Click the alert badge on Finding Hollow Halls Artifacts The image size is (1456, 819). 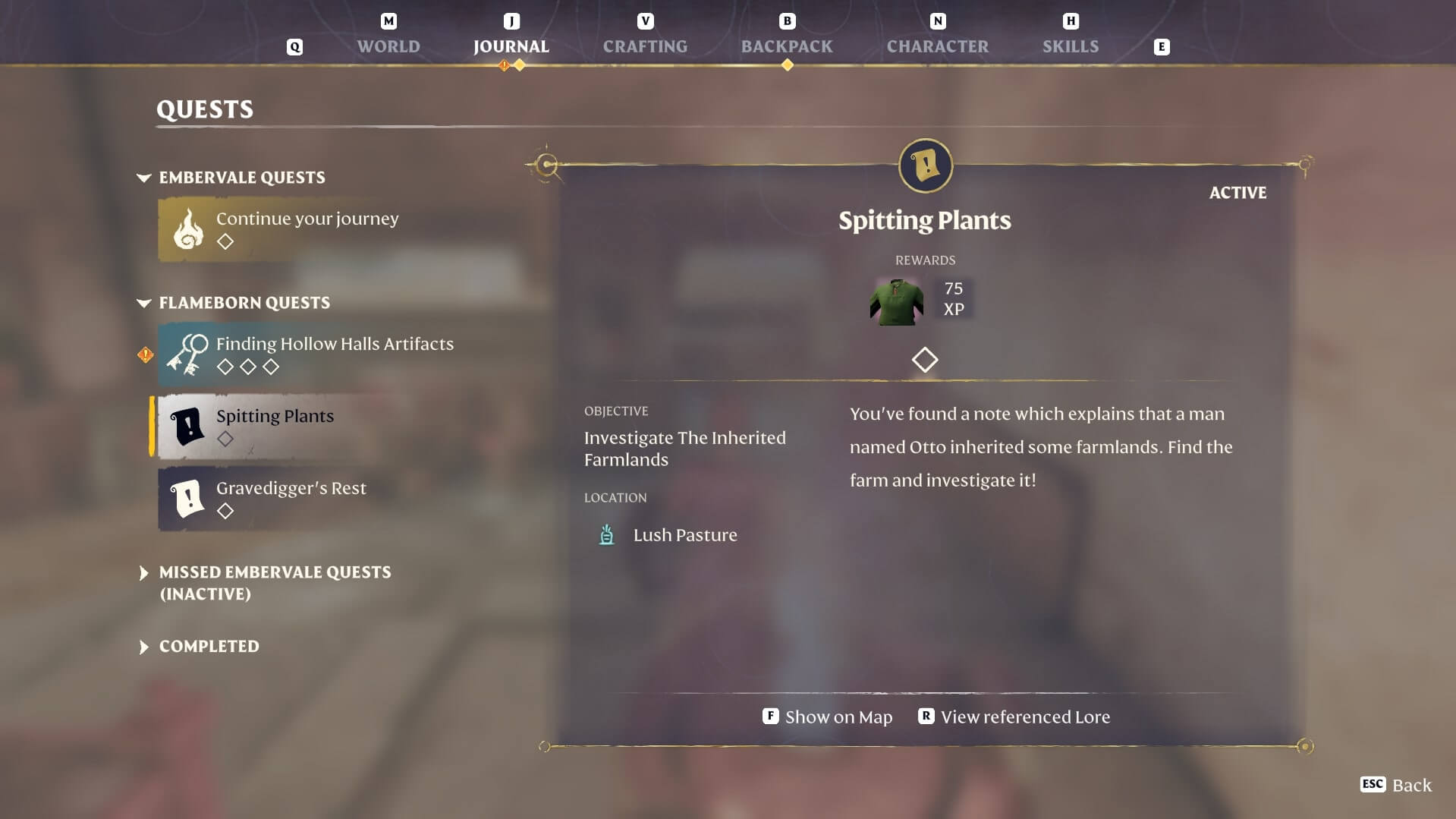[144, 354]
